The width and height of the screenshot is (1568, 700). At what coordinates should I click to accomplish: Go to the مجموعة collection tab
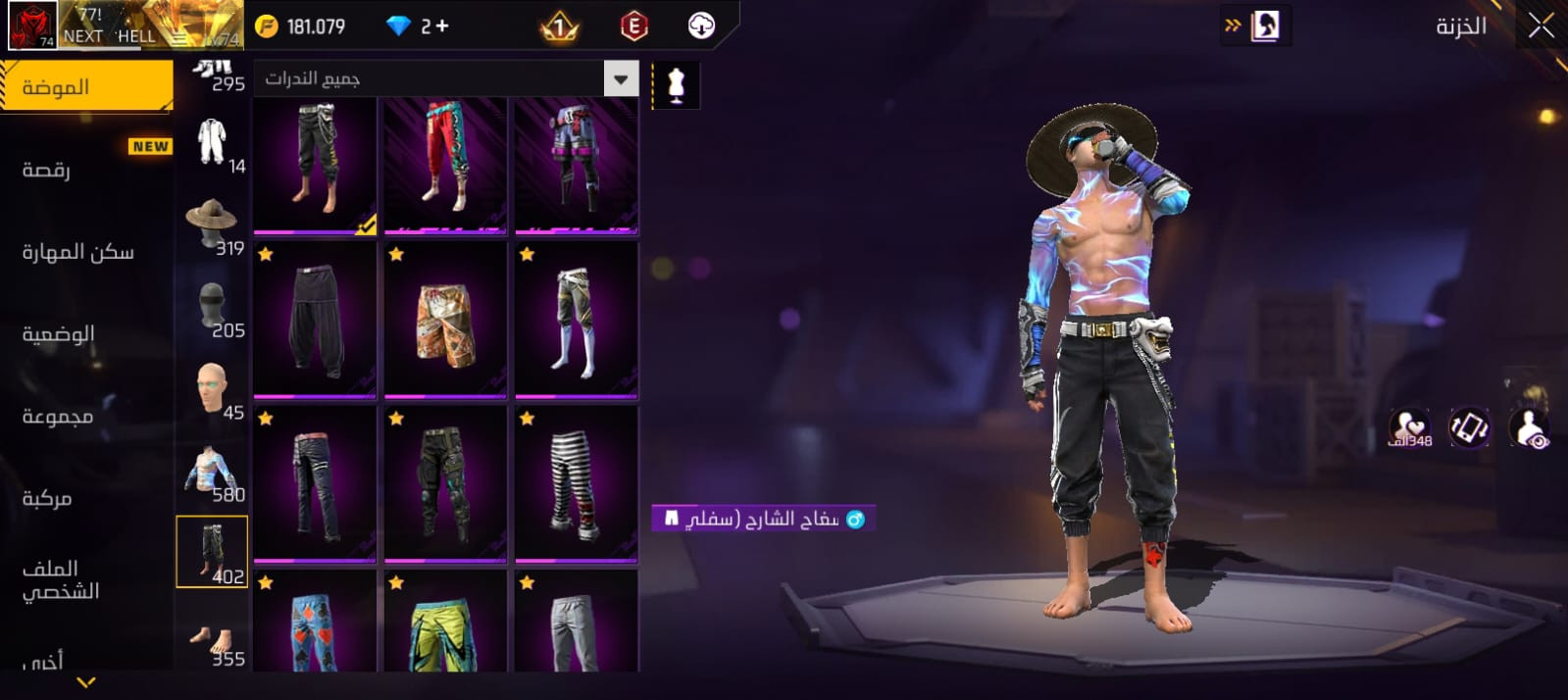(58, 417)
